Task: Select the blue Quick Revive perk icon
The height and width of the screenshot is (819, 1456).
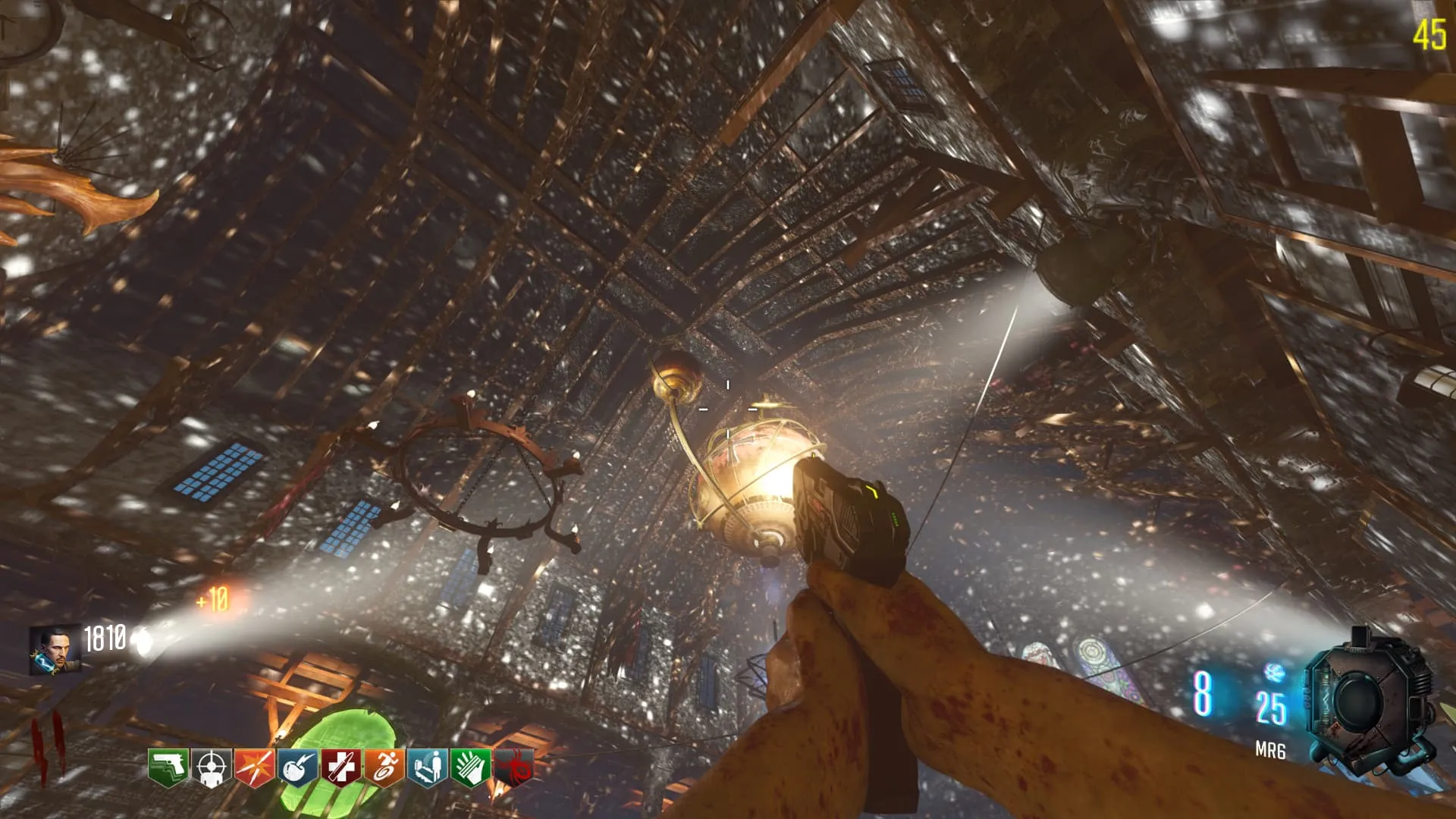Action: 427,768
